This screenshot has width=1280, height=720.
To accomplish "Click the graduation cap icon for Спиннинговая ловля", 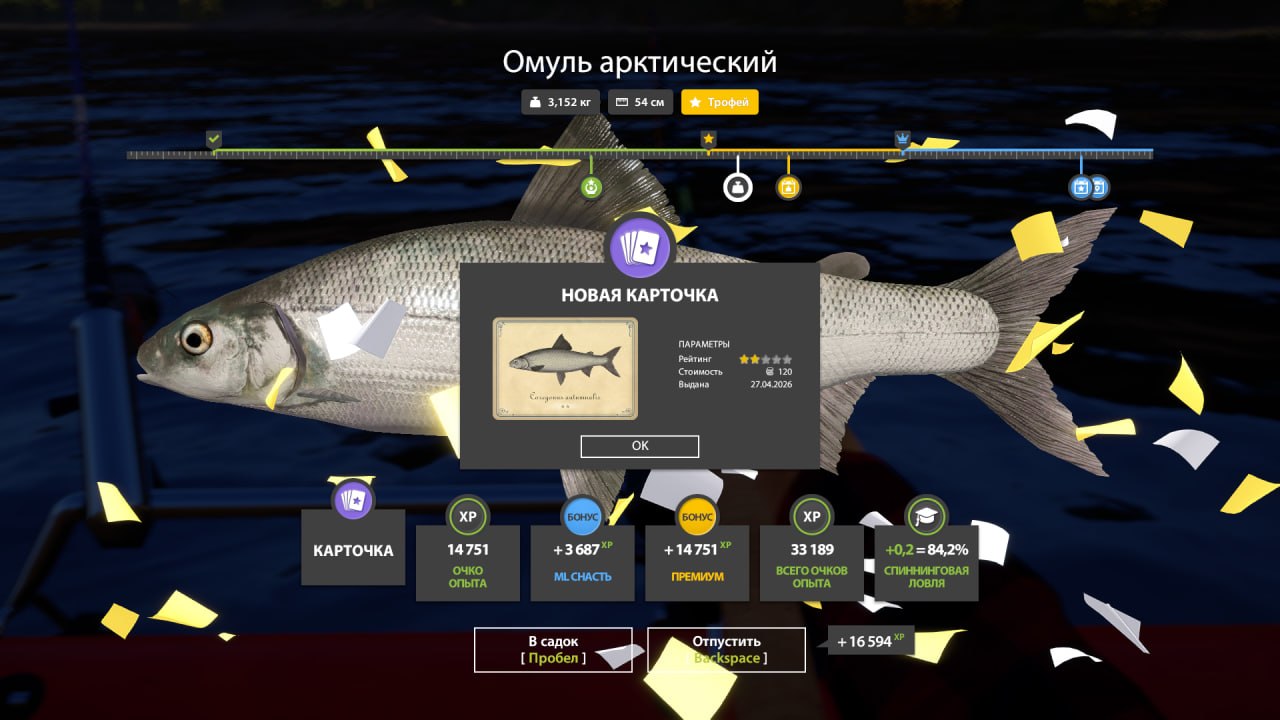I will click(x=928, y=516).
